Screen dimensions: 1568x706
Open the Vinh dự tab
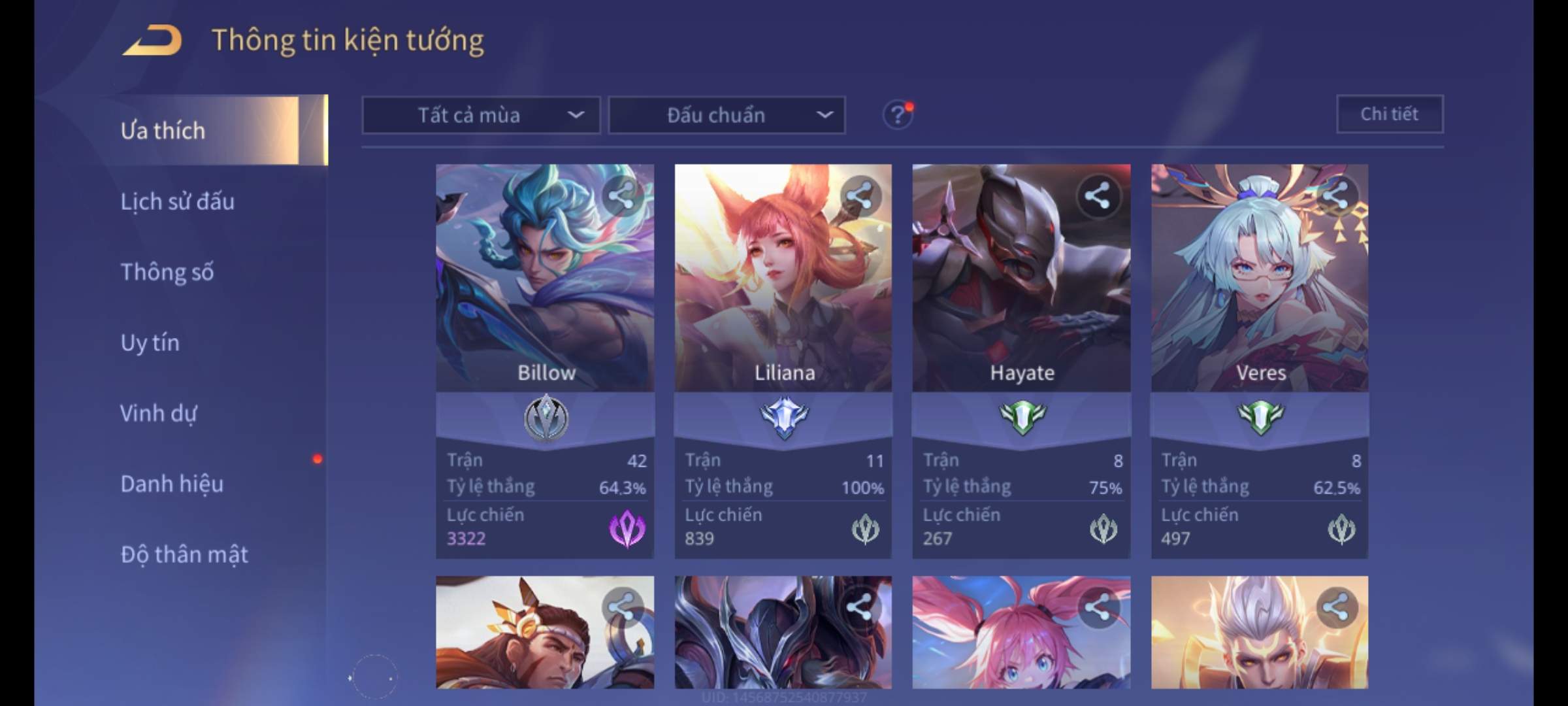[x=158, y=413]
